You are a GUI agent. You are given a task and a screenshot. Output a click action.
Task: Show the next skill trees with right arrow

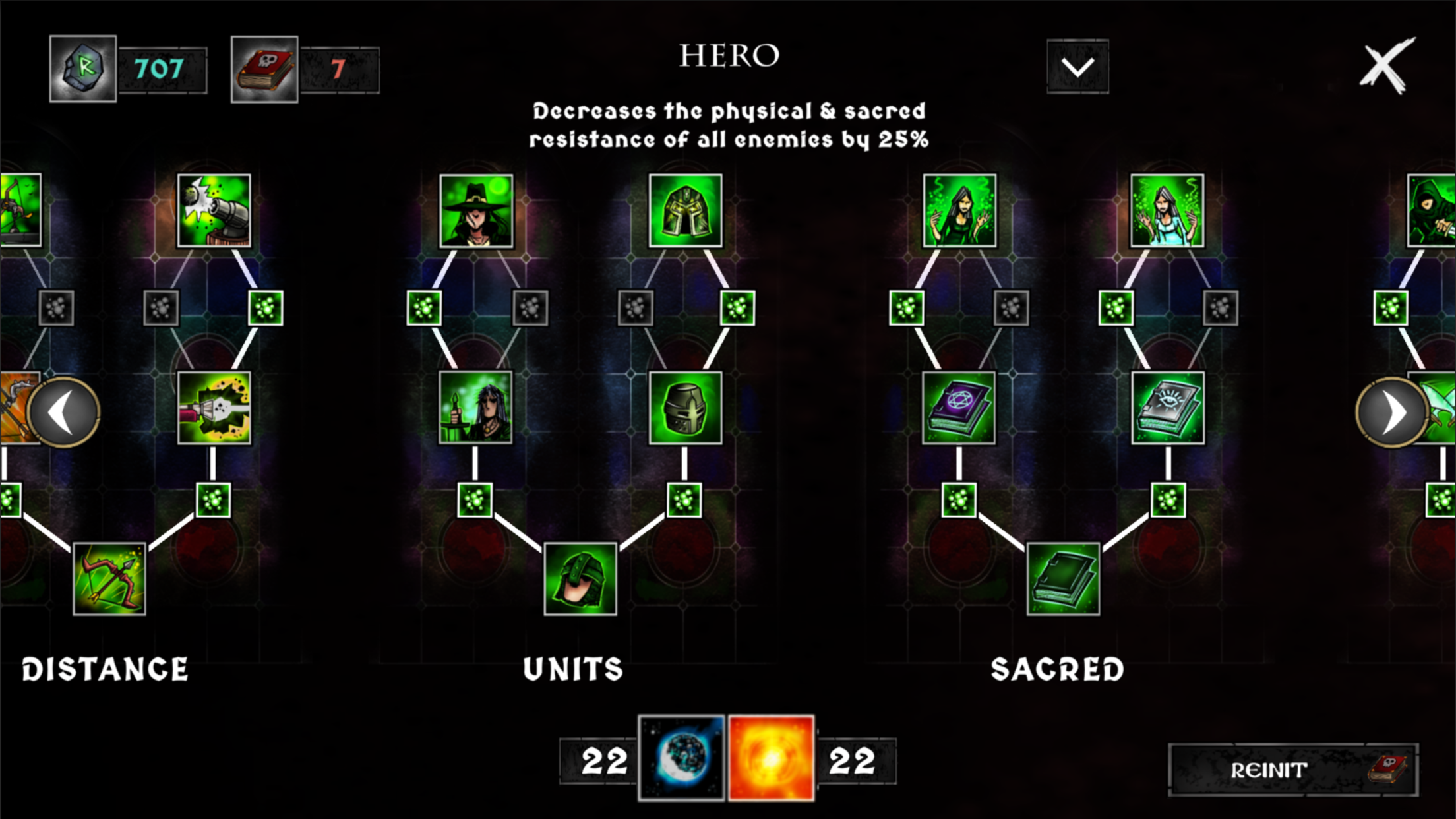(1391, 413)
